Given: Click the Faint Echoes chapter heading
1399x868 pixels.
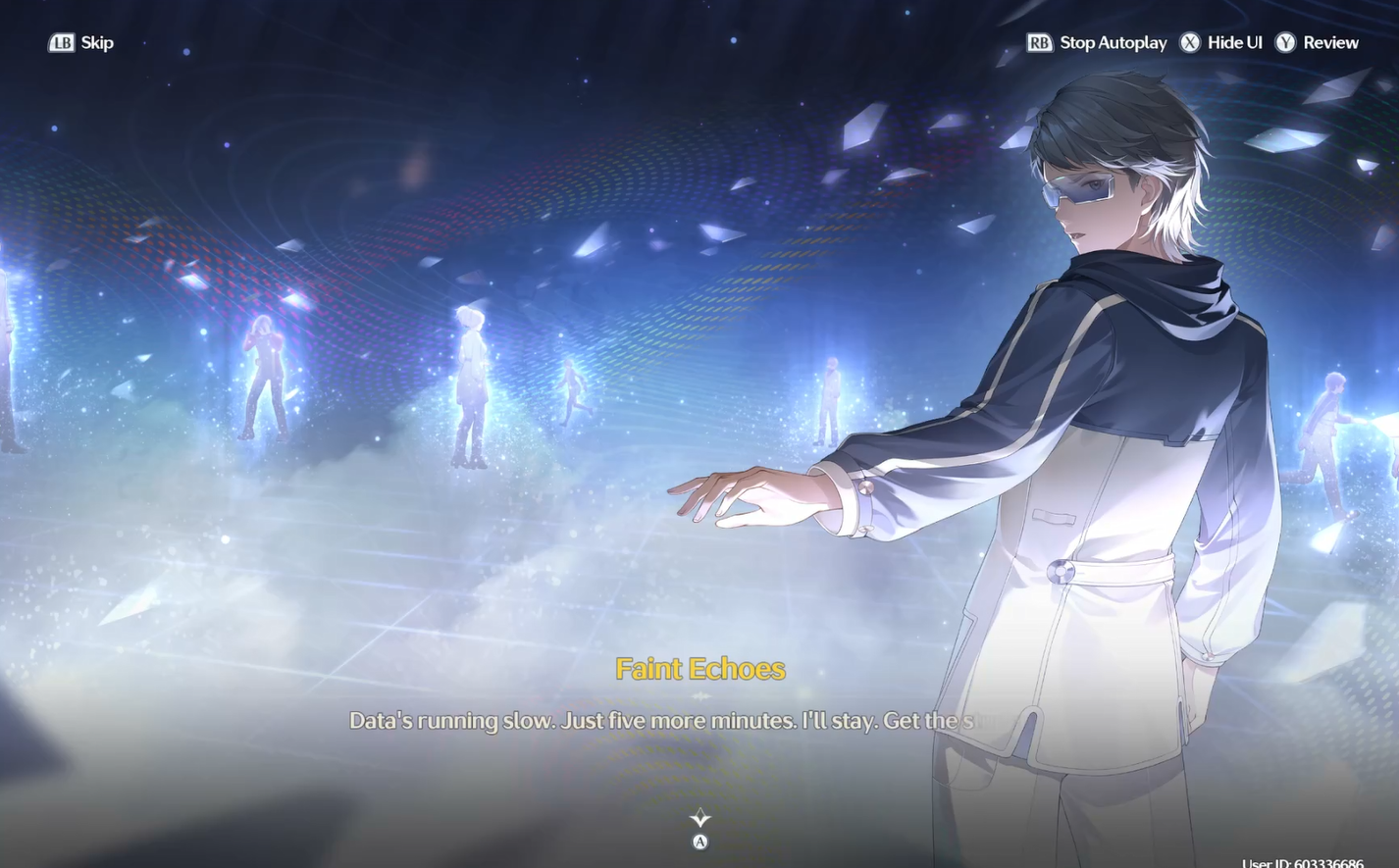Looking at the screenshot, I should [699, 668].
